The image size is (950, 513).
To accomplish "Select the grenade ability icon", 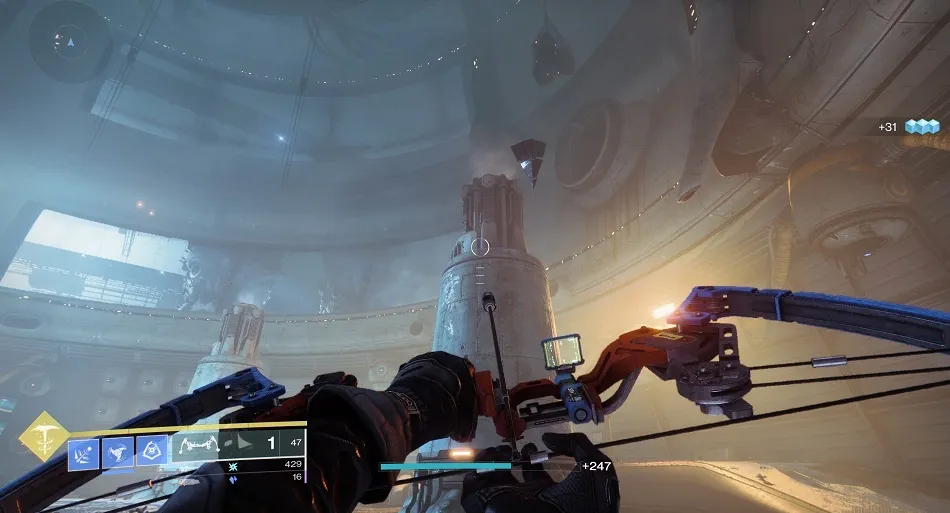I will [x=84, y=453].
